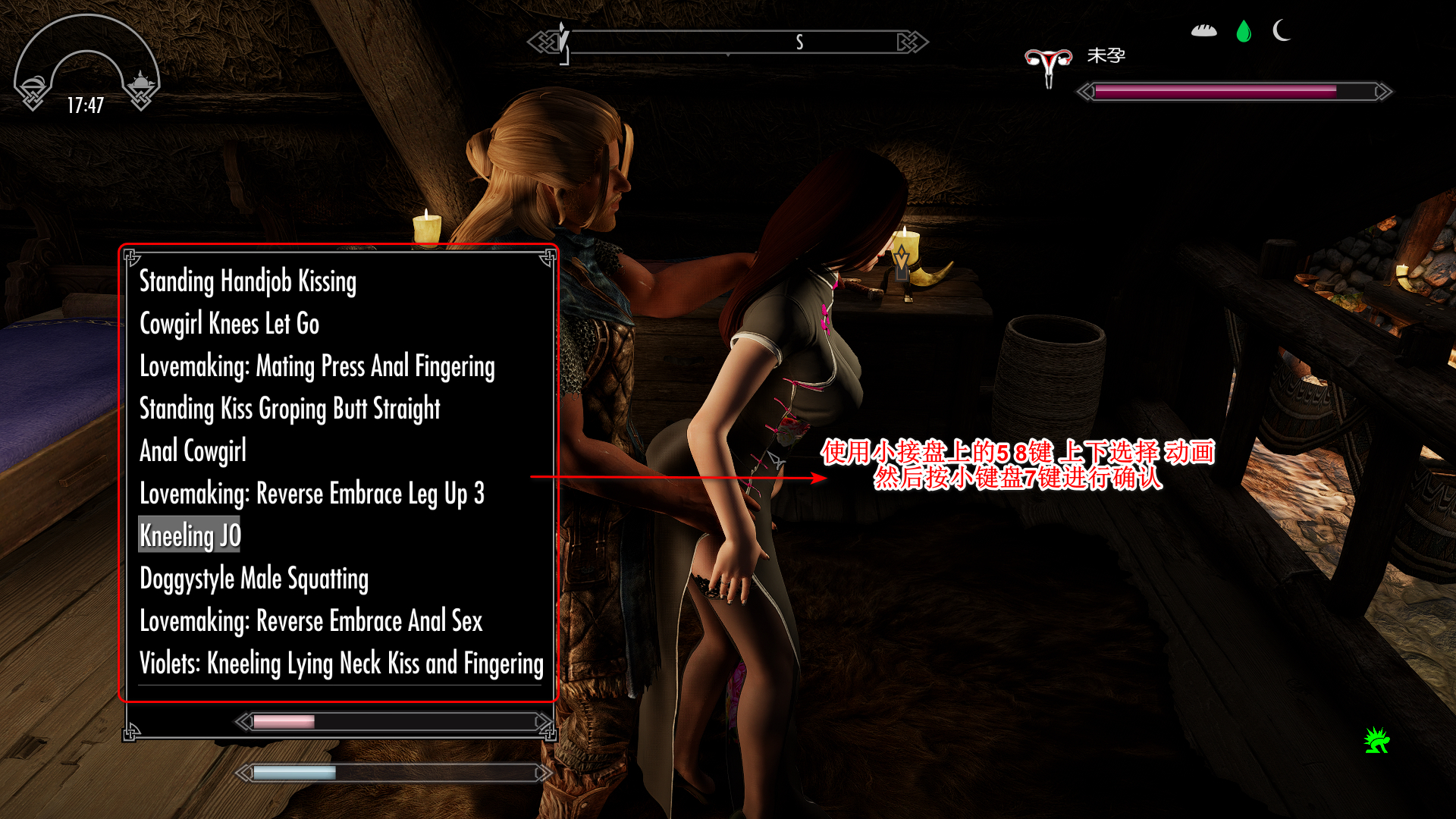Choose the Anal Cowgirl entry
This screenshot has height=819, width=1456.
click(x=193, y=451)
